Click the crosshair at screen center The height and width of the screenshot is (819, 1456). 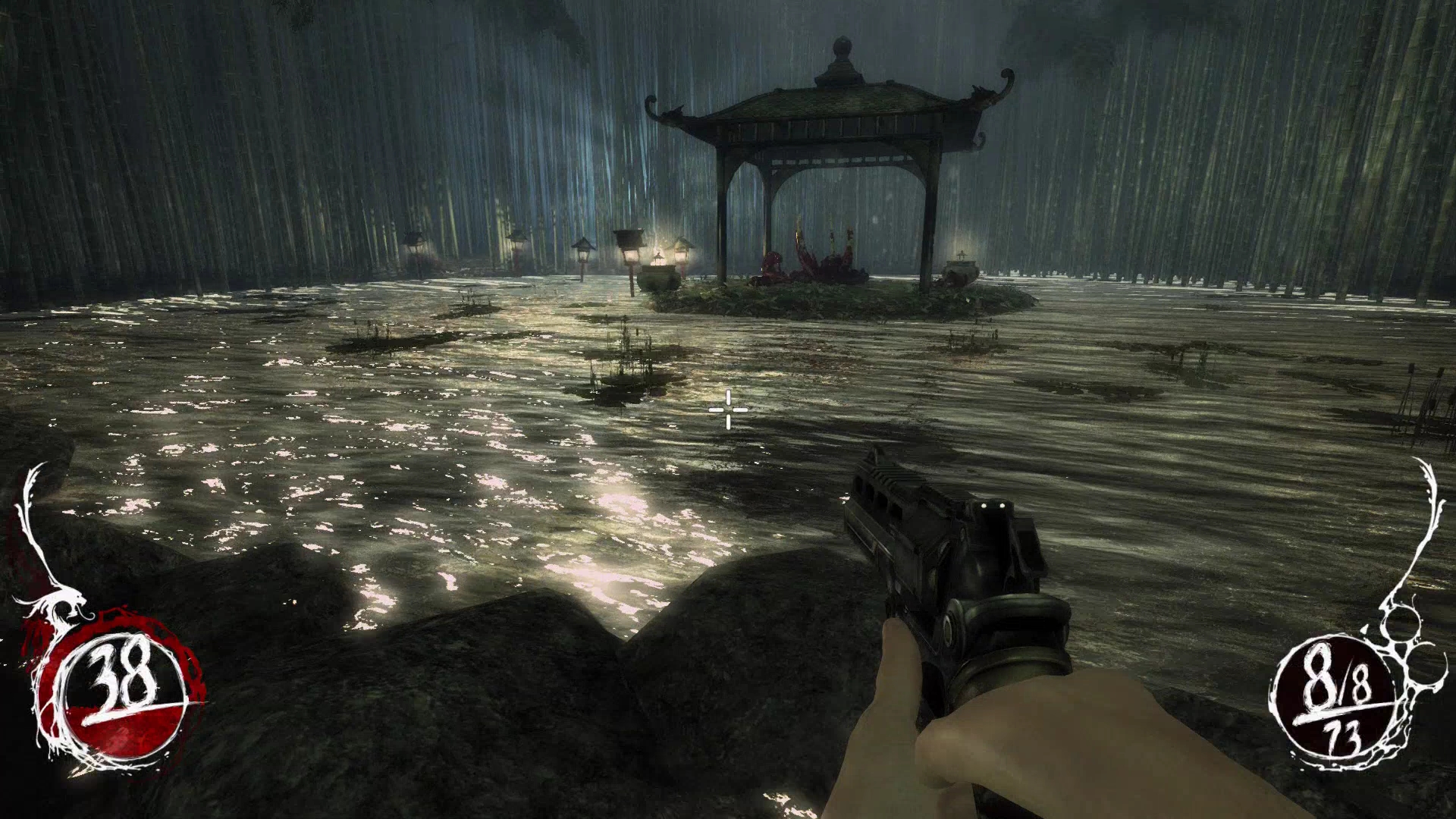(x=728, y=409)
